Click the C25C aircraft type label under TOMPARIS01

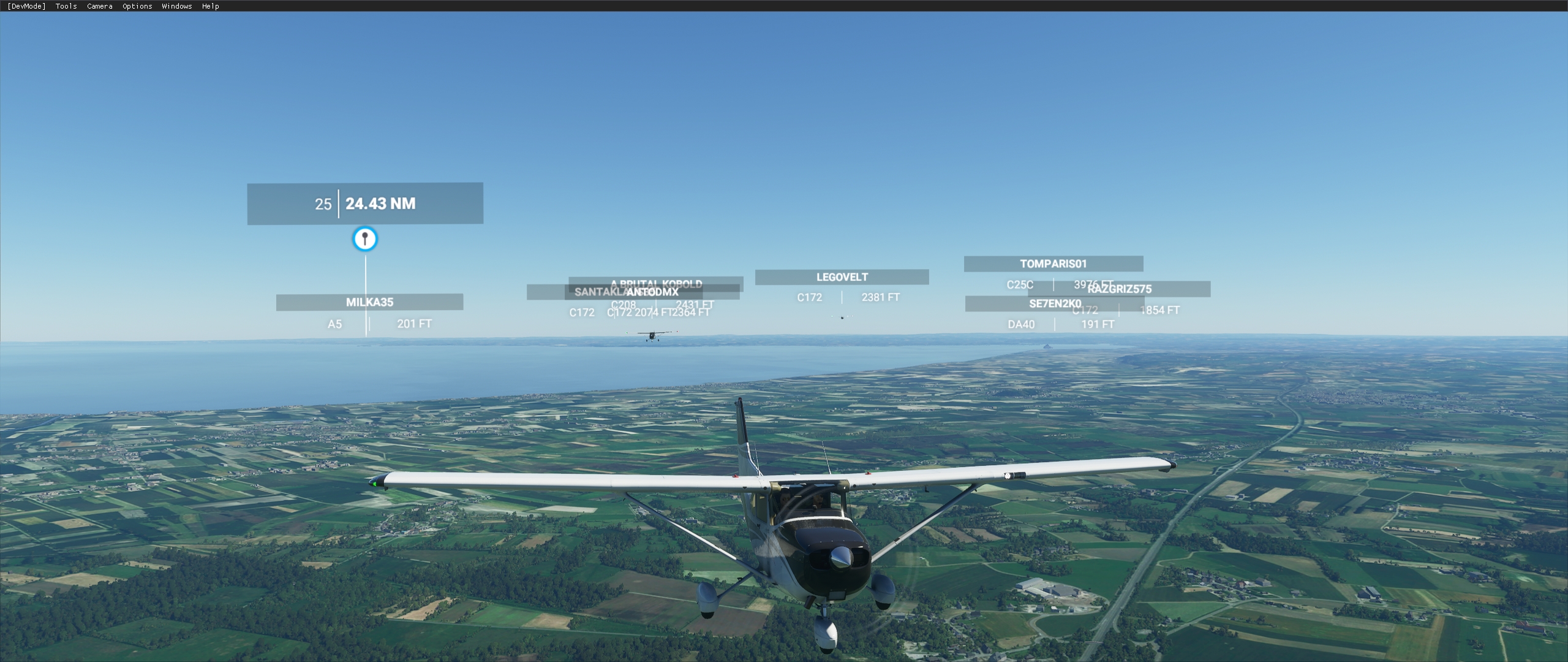click(x=1020, y=284)
